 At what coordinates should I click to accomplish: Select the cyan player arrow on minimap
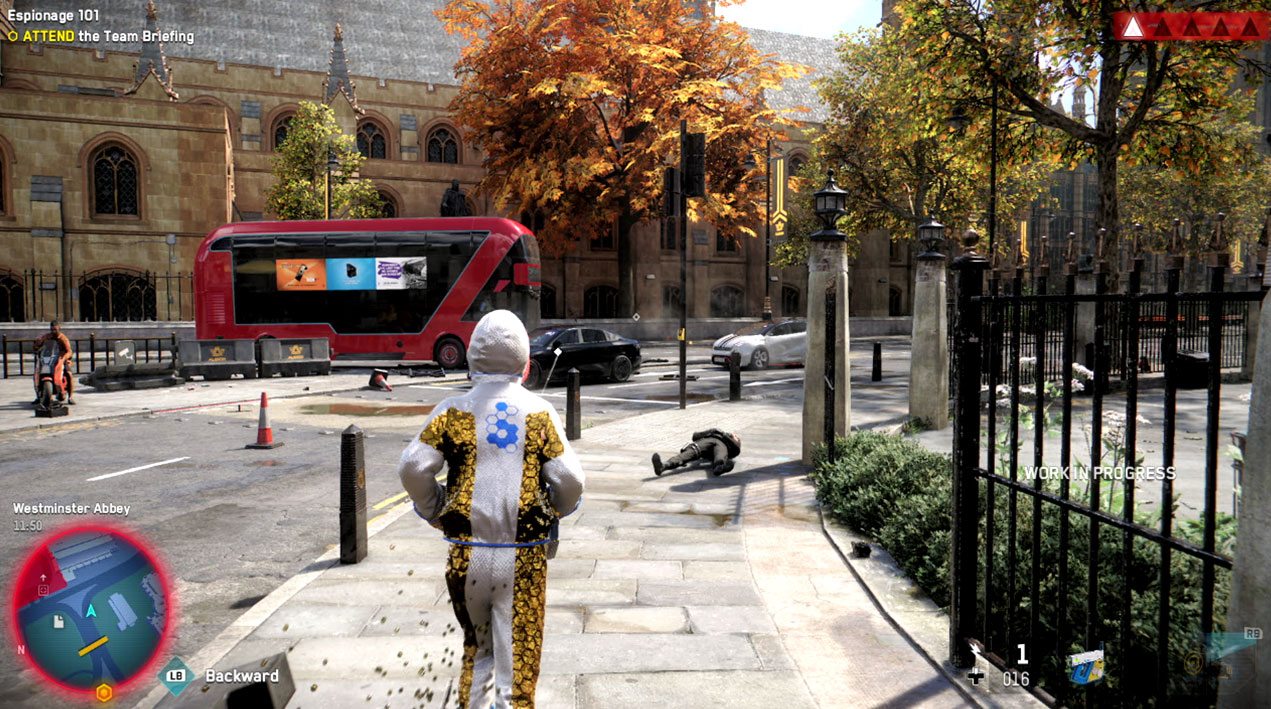tap(91, 610)
